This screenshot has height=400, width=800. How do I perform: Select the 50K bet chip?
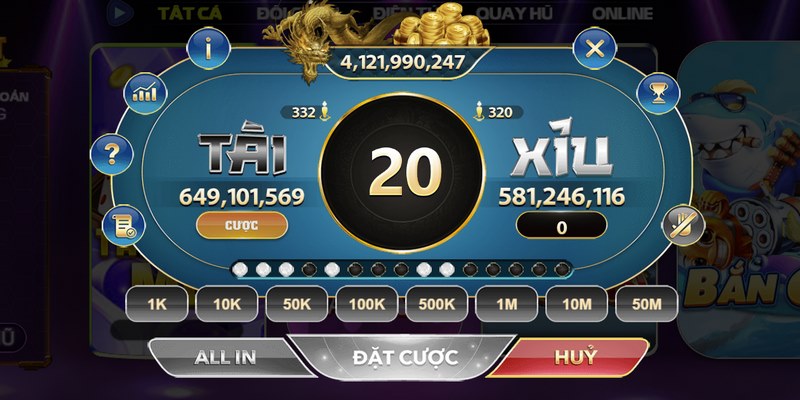click(296, 302)
